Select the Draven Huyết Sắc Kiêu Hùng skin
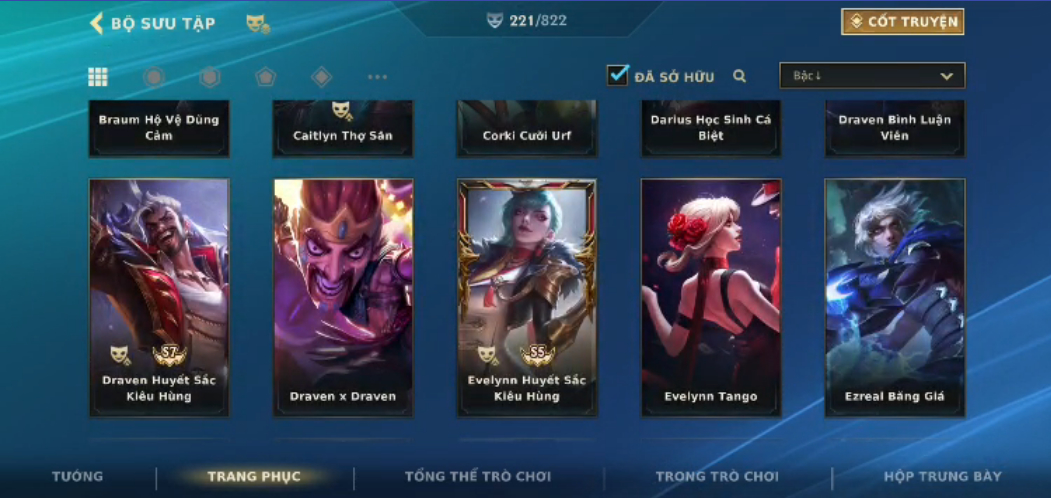Screen dimensions: 1051x498 (159, 297)
